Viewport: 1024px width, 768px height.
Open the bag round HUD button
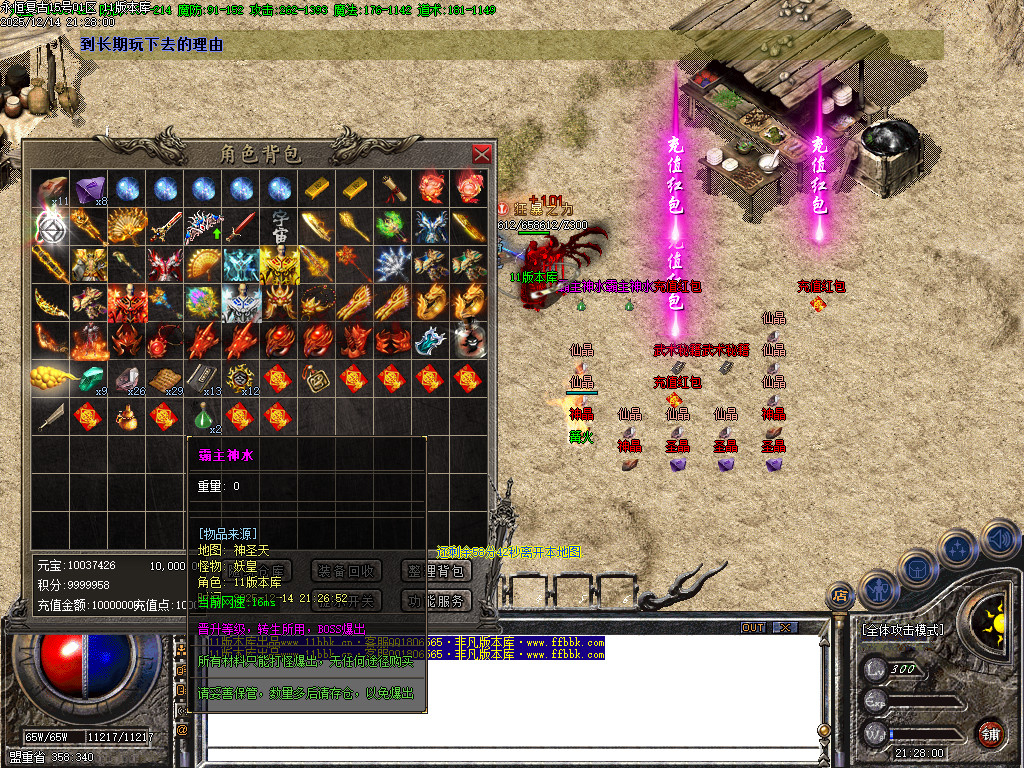(x=916, y=569)
